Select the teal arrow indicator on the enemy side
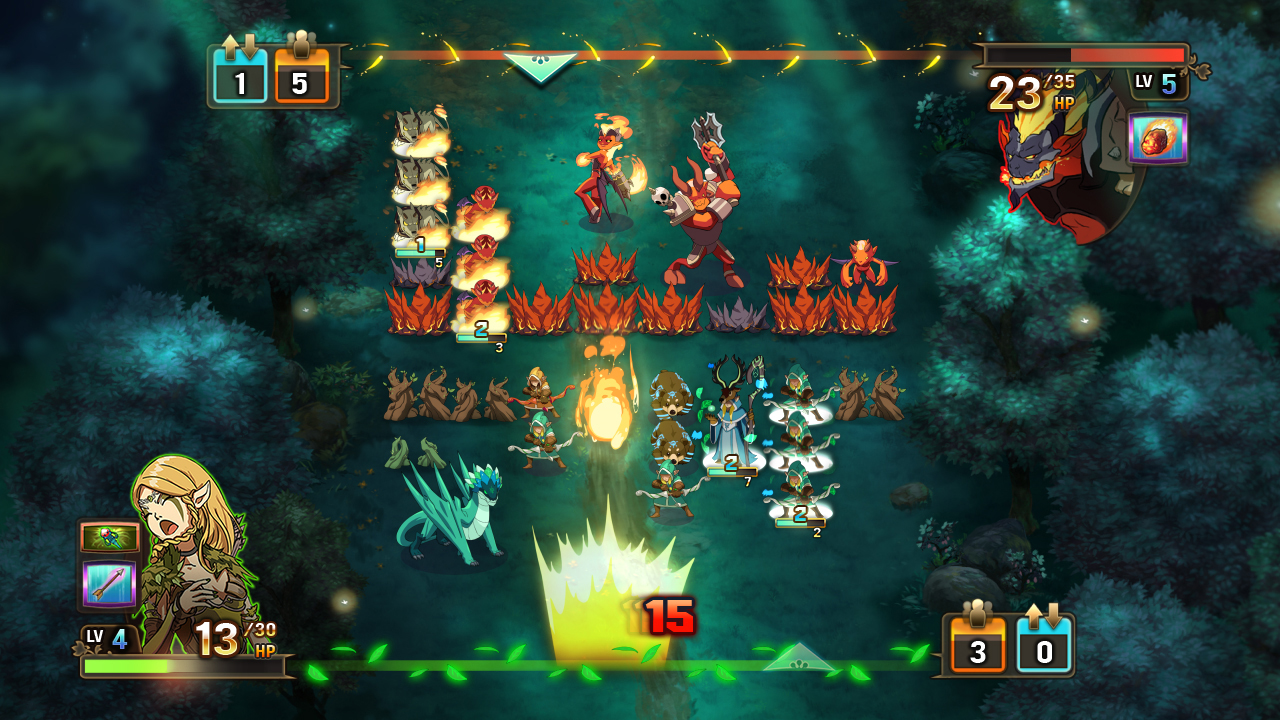The height and width of the screenshot is (720, 1280). coord(539,66)
